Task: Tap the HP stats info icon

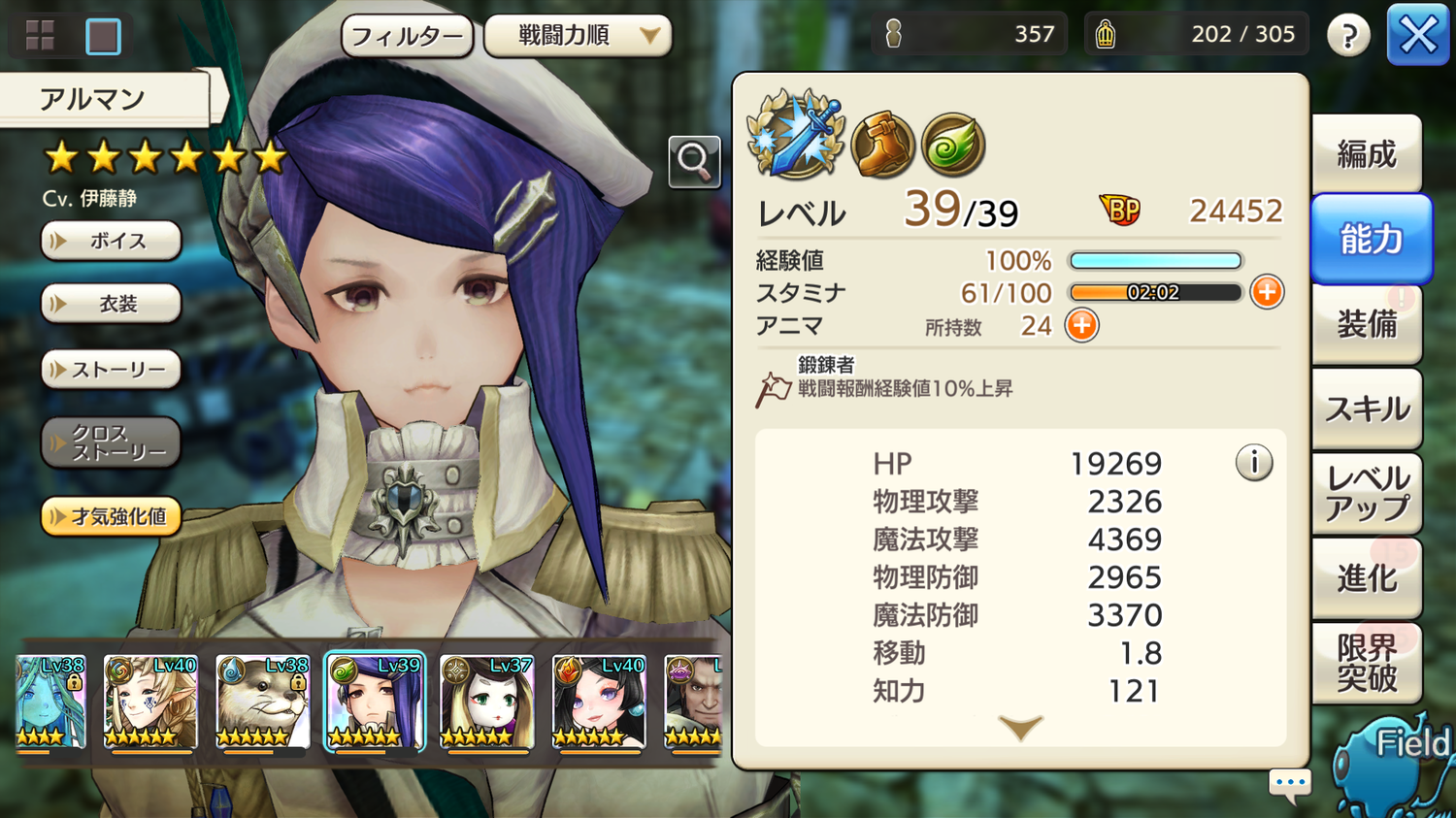Action: (x=1254, y=463)
